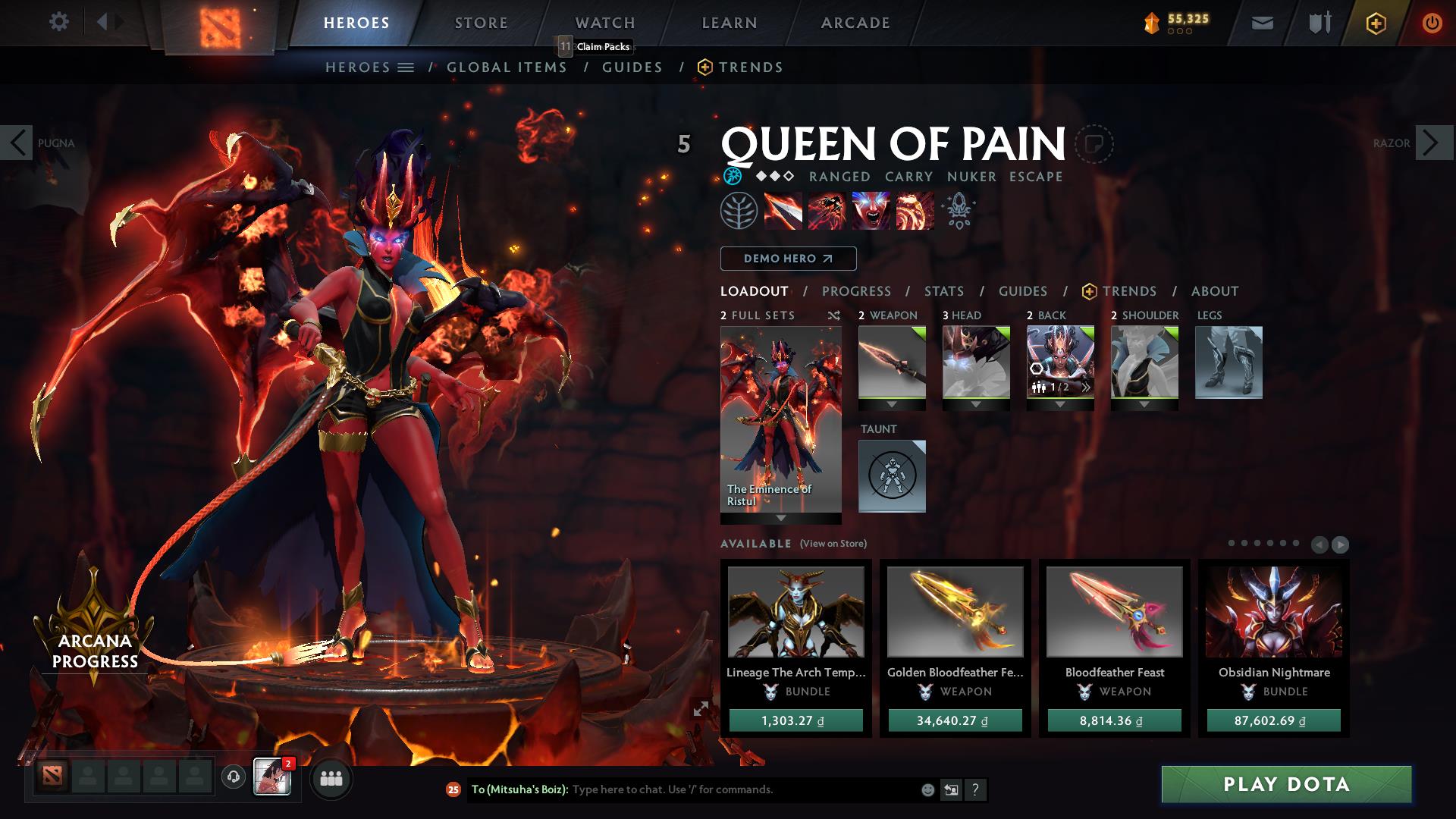This screenshot has height=819, width=1456.
Task: Click the voice chat headset icon
Action: (234, 777)
